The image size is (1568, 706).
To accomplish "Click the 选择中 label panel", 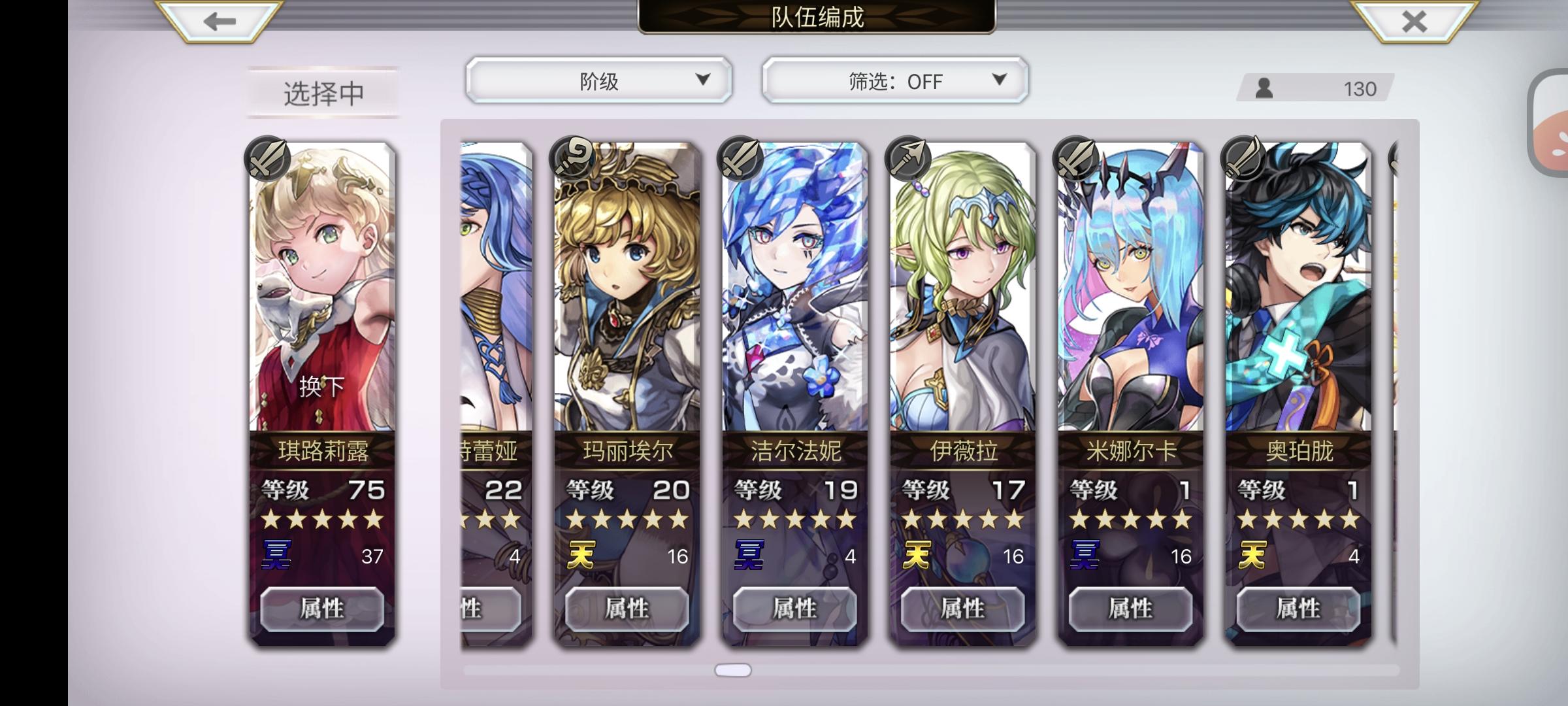I will click(x=322, y=92).
